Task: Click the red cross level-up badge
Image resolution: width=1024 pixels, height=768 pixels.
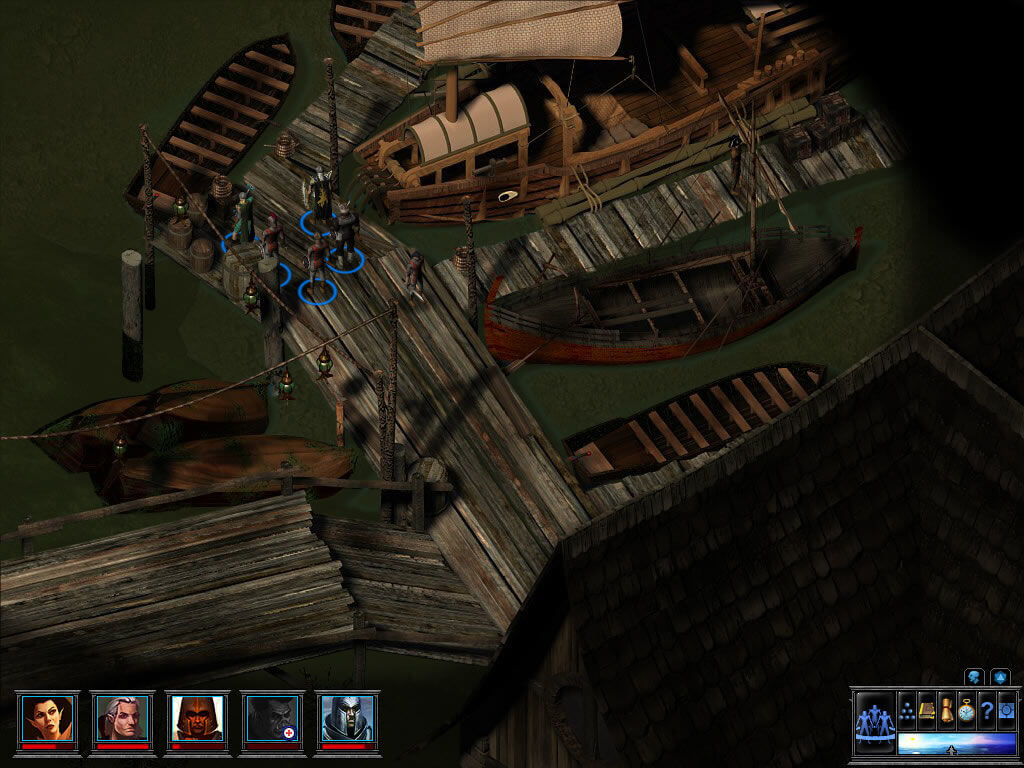Action: tap(290, 733)
